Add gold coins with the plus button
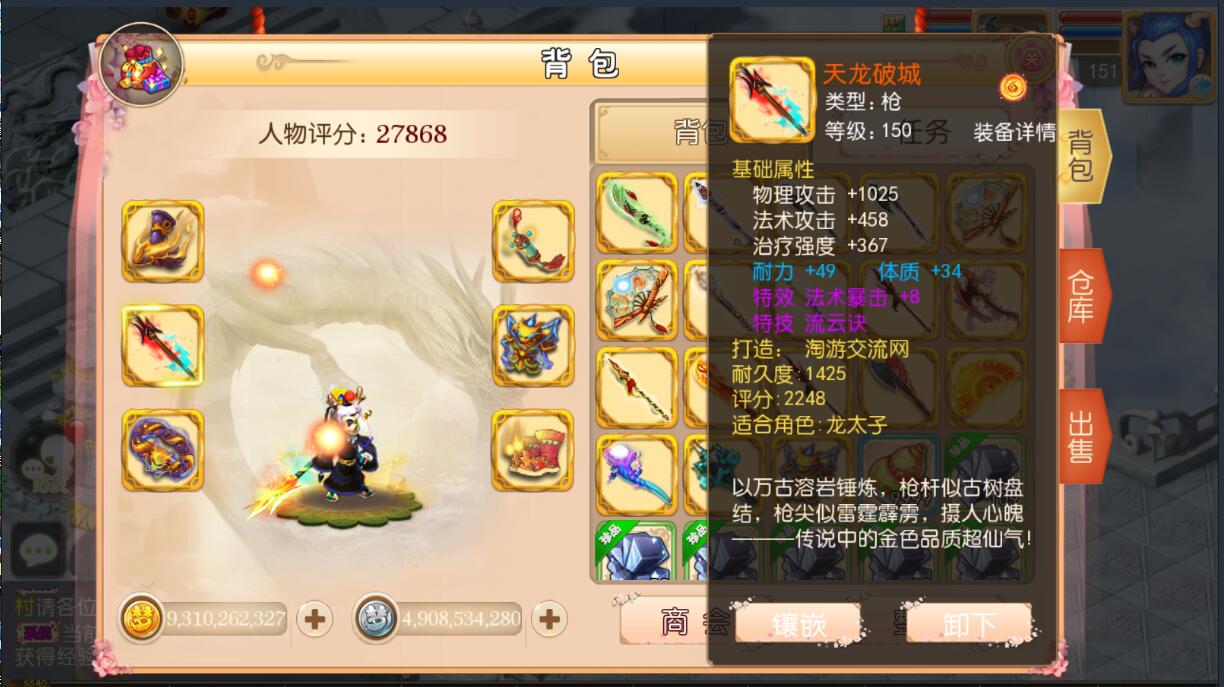Screen dimensions: 1224x687 pos(314,620)
